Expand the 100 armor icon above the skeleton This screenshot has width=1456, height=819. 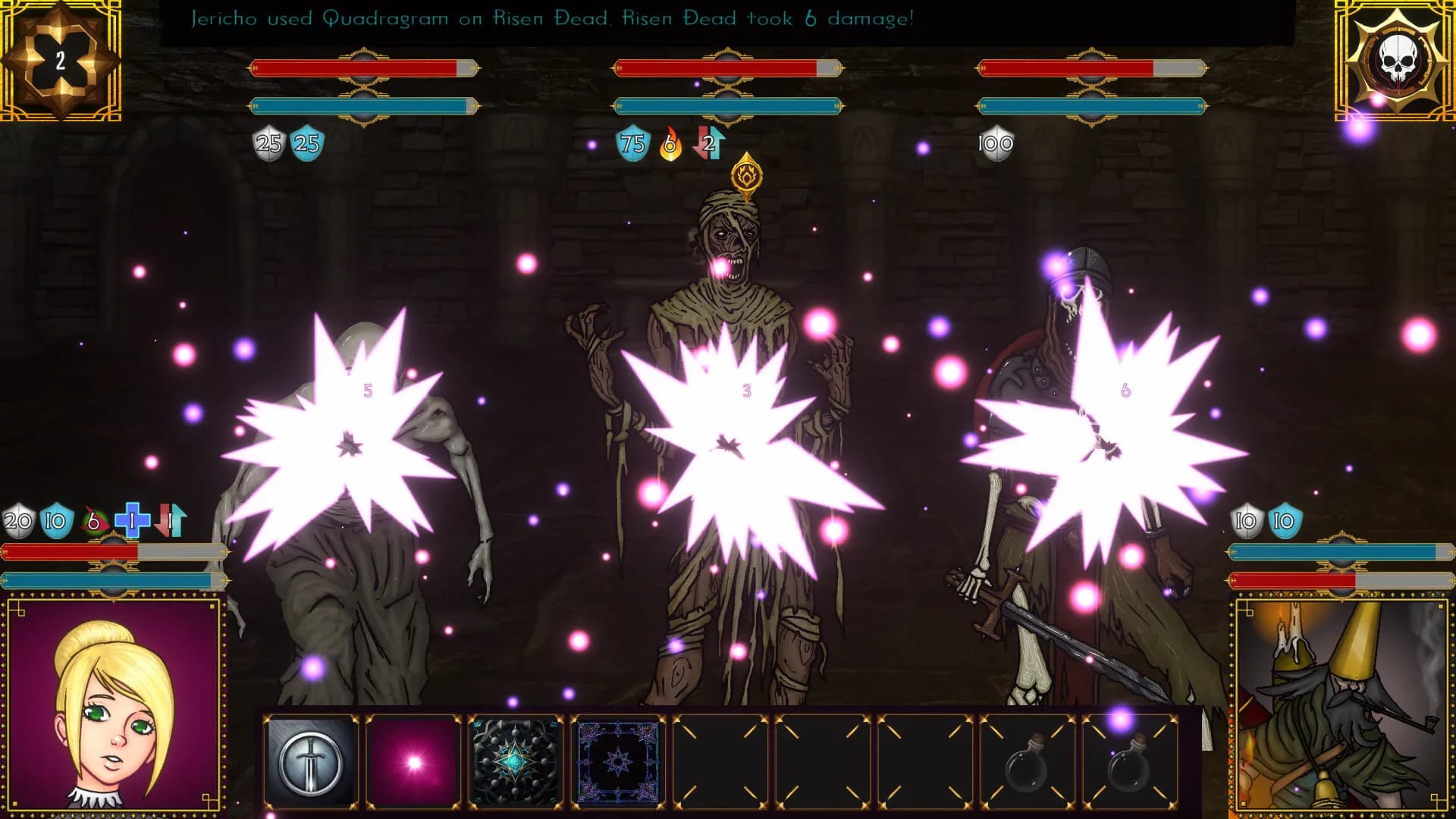click(x=997, y=142)
